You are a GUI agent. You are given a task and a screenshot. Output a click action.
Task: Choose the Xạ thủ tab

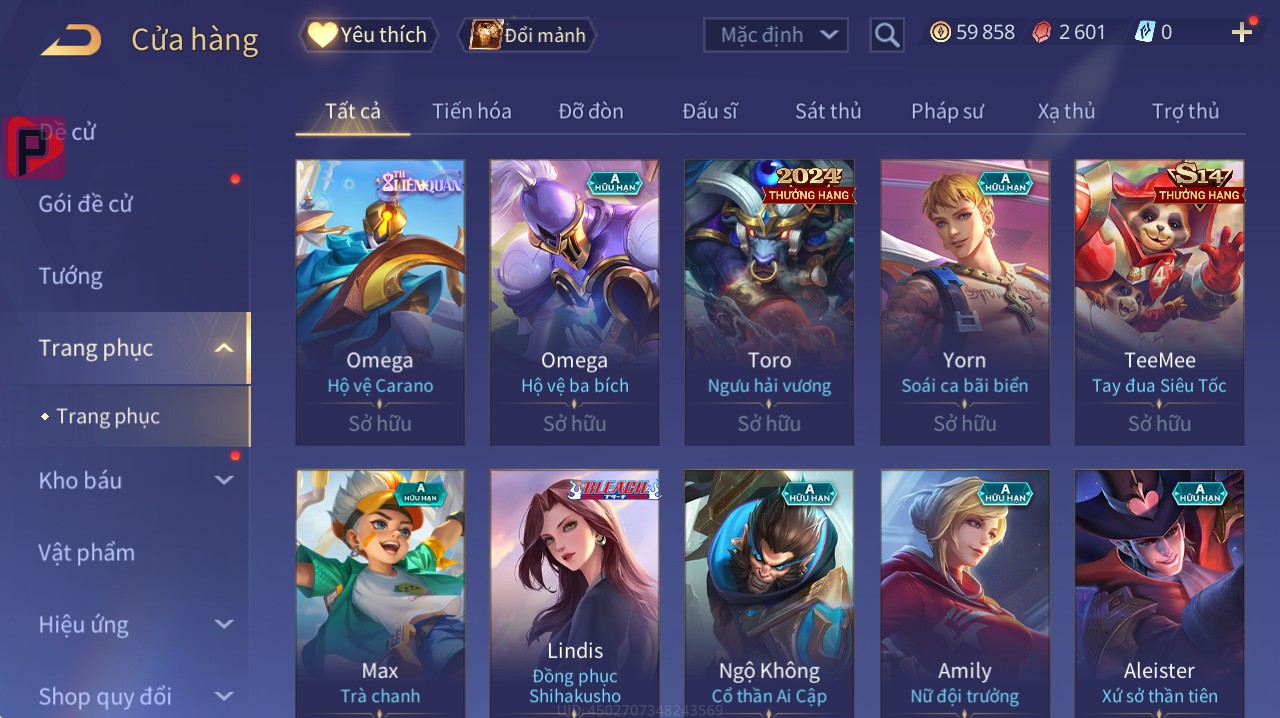[1066, 111]
